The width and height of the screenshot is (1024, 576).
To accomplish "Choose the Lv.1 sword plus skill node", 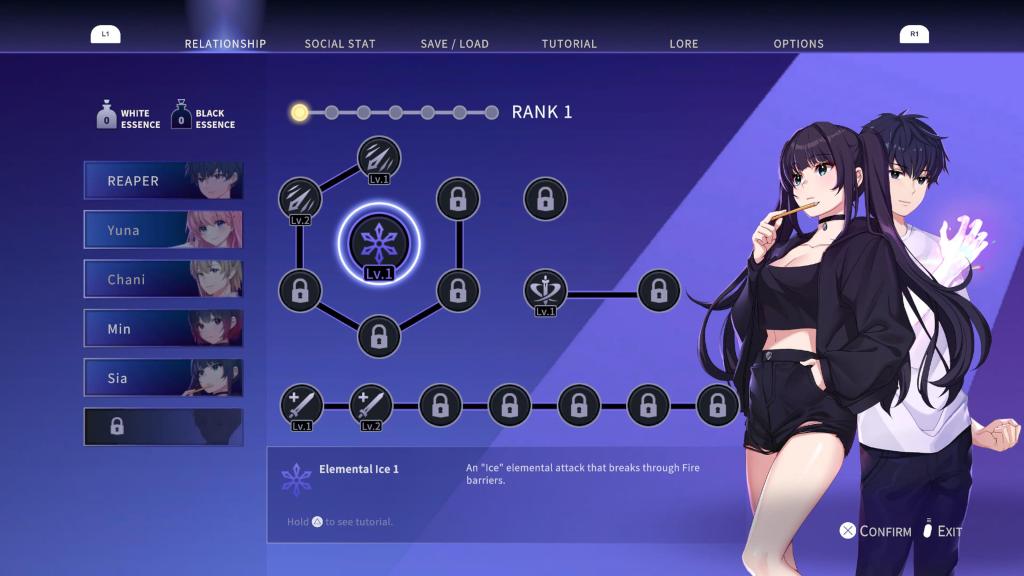I will coord(301,405).
